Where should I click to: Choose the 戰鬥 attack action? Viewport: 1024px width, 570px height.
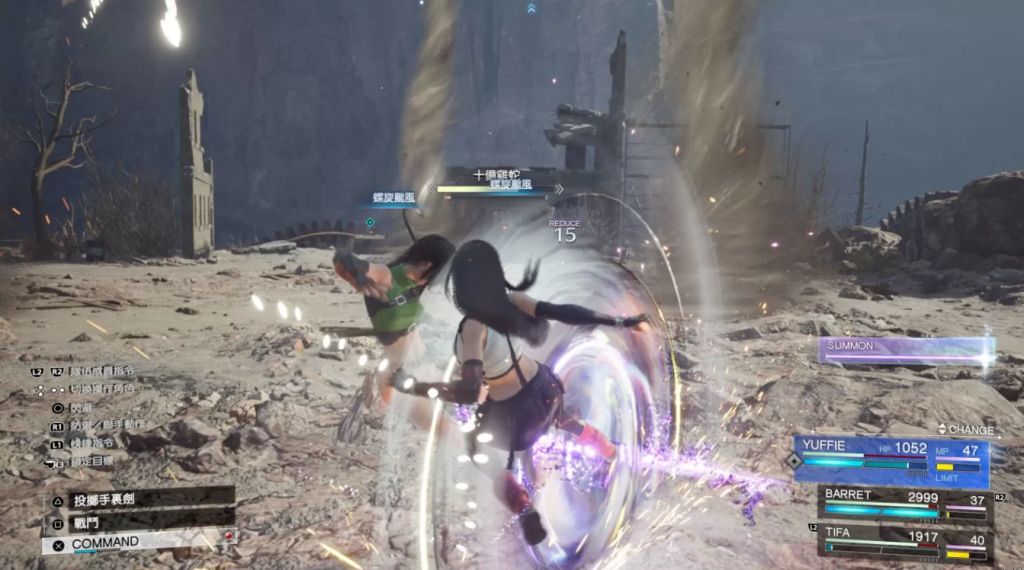[140, 520]
